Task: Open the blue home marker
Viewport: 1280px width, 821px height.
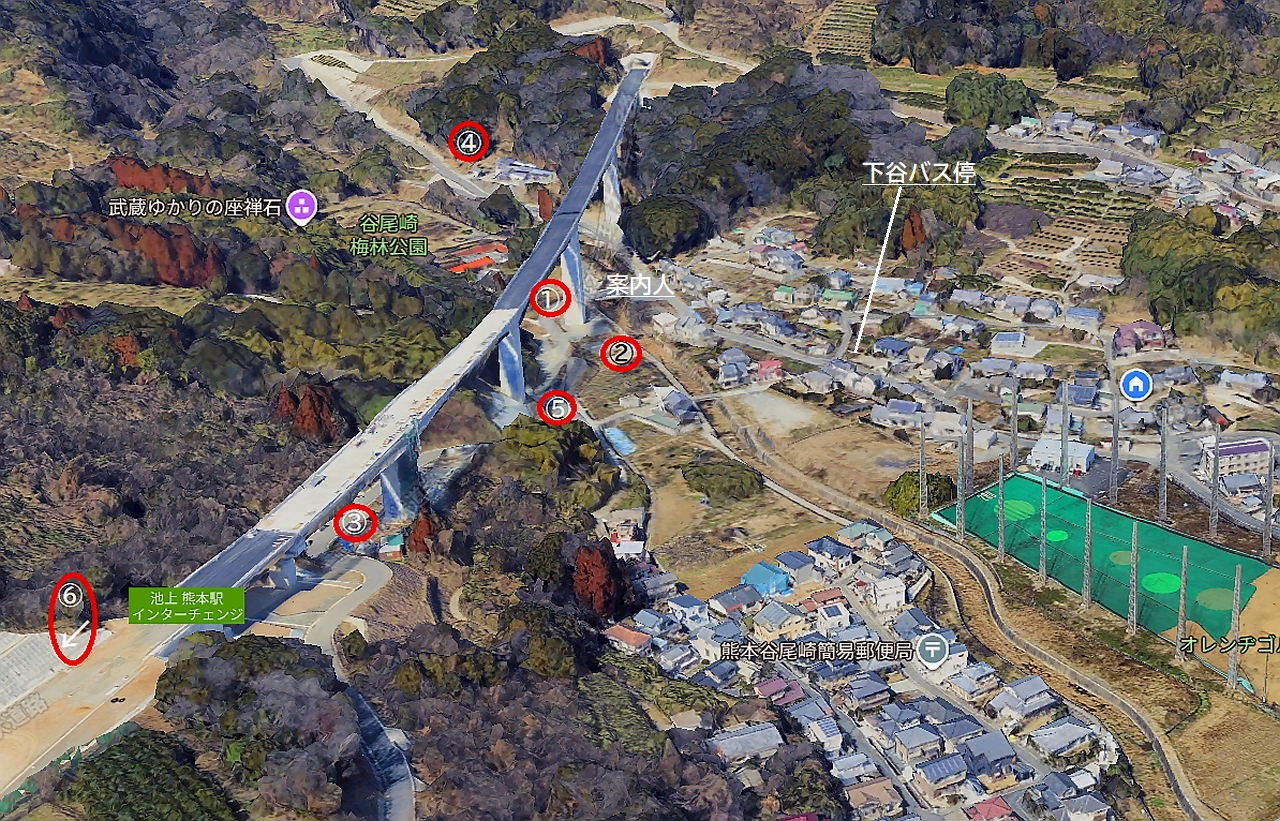Action: coord(1135,384)
